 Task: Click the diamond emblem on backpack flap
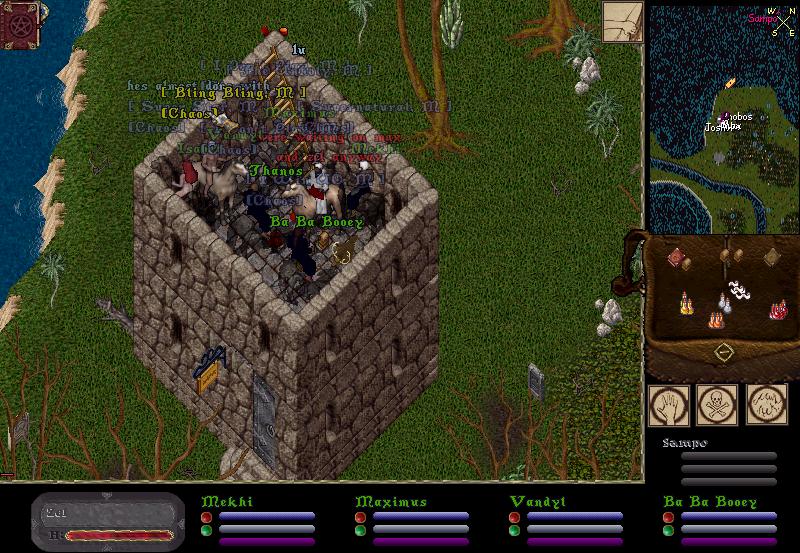click(724, 353)
